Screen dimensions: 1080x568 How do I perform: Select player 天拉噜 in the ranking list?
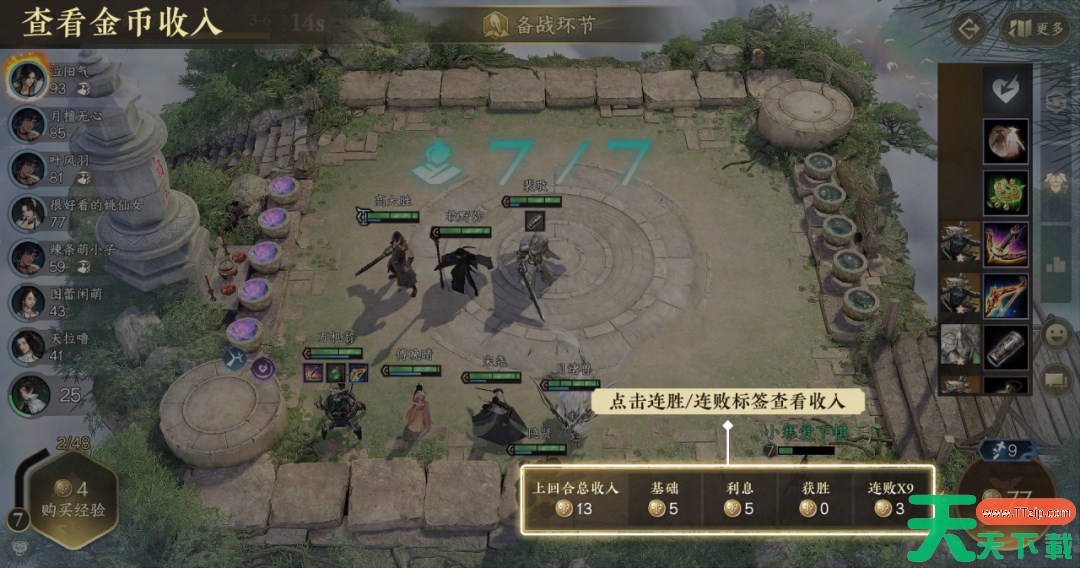[27, 346]
